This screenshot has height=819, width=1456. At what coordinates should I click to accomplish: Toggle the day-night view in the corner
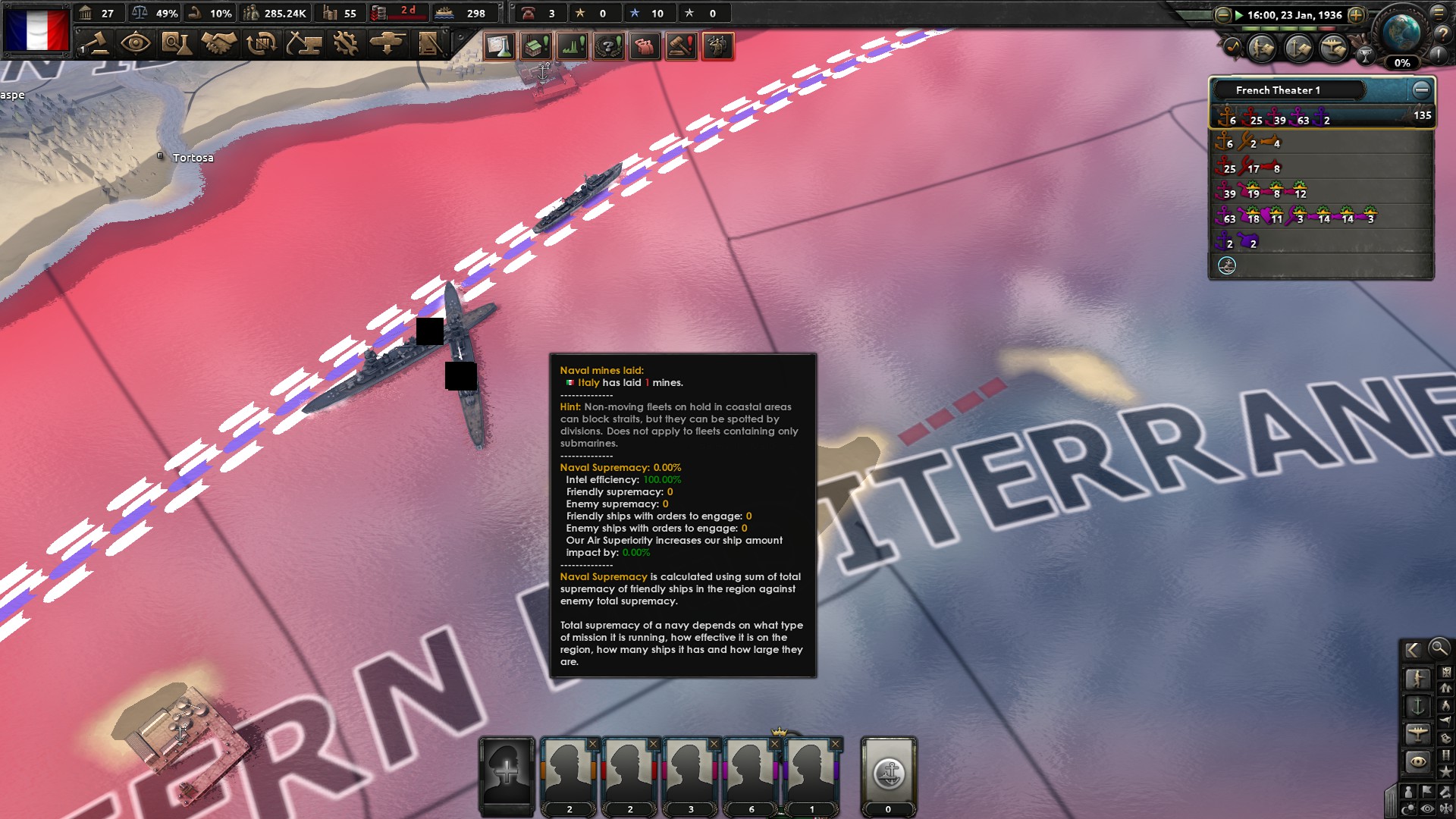click(1408, 807)
